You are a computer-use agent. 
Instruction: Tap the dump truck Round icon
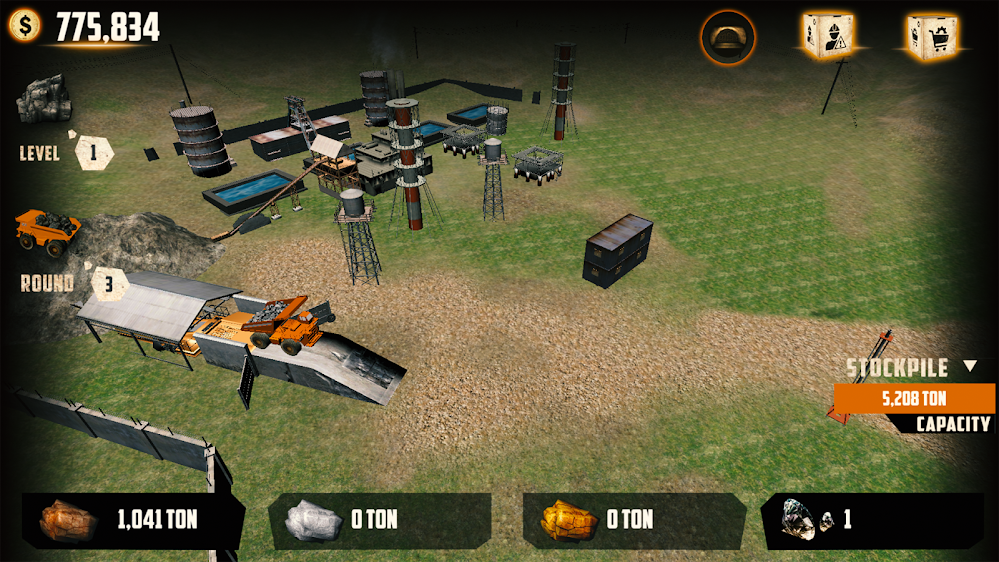(47, 231)
